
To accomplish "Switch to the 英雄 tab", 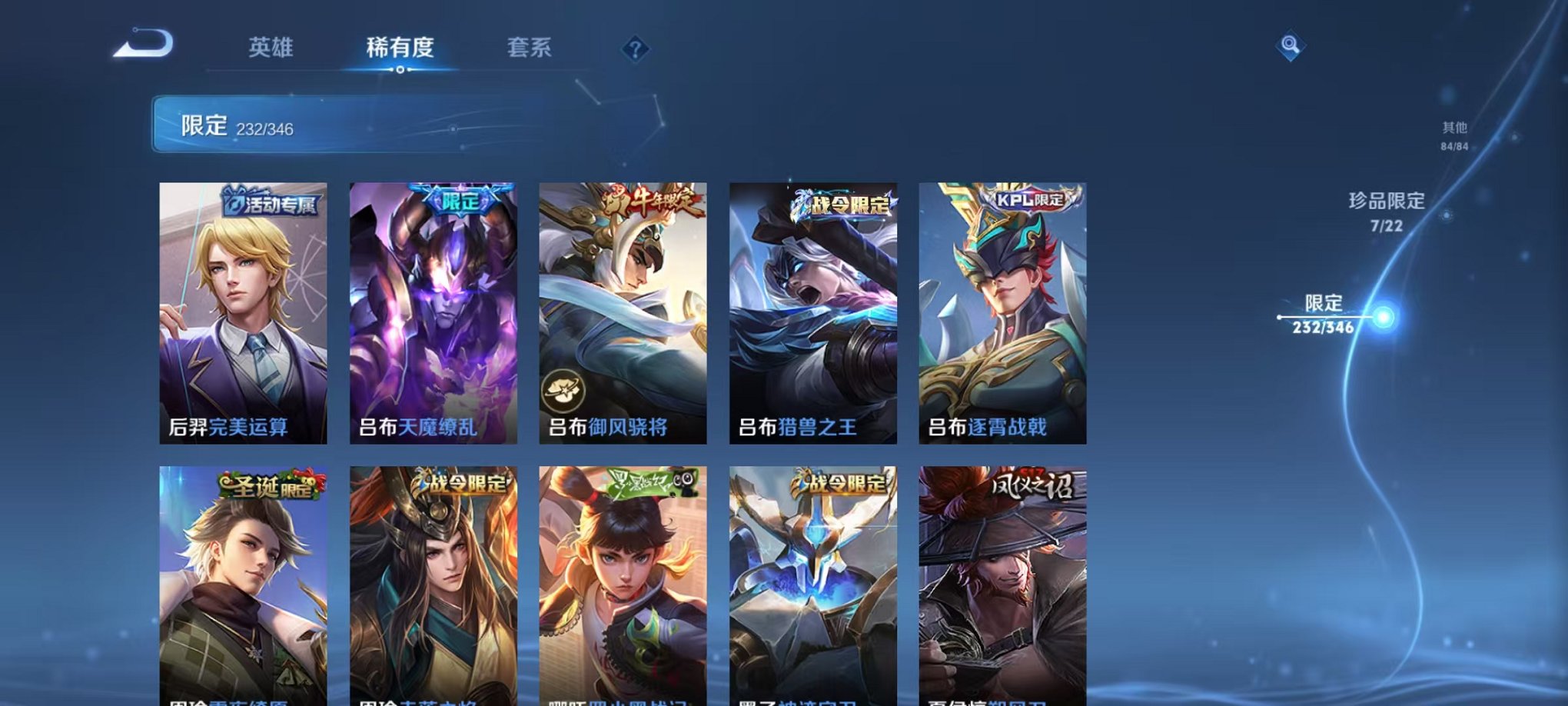I will (270, 46).
